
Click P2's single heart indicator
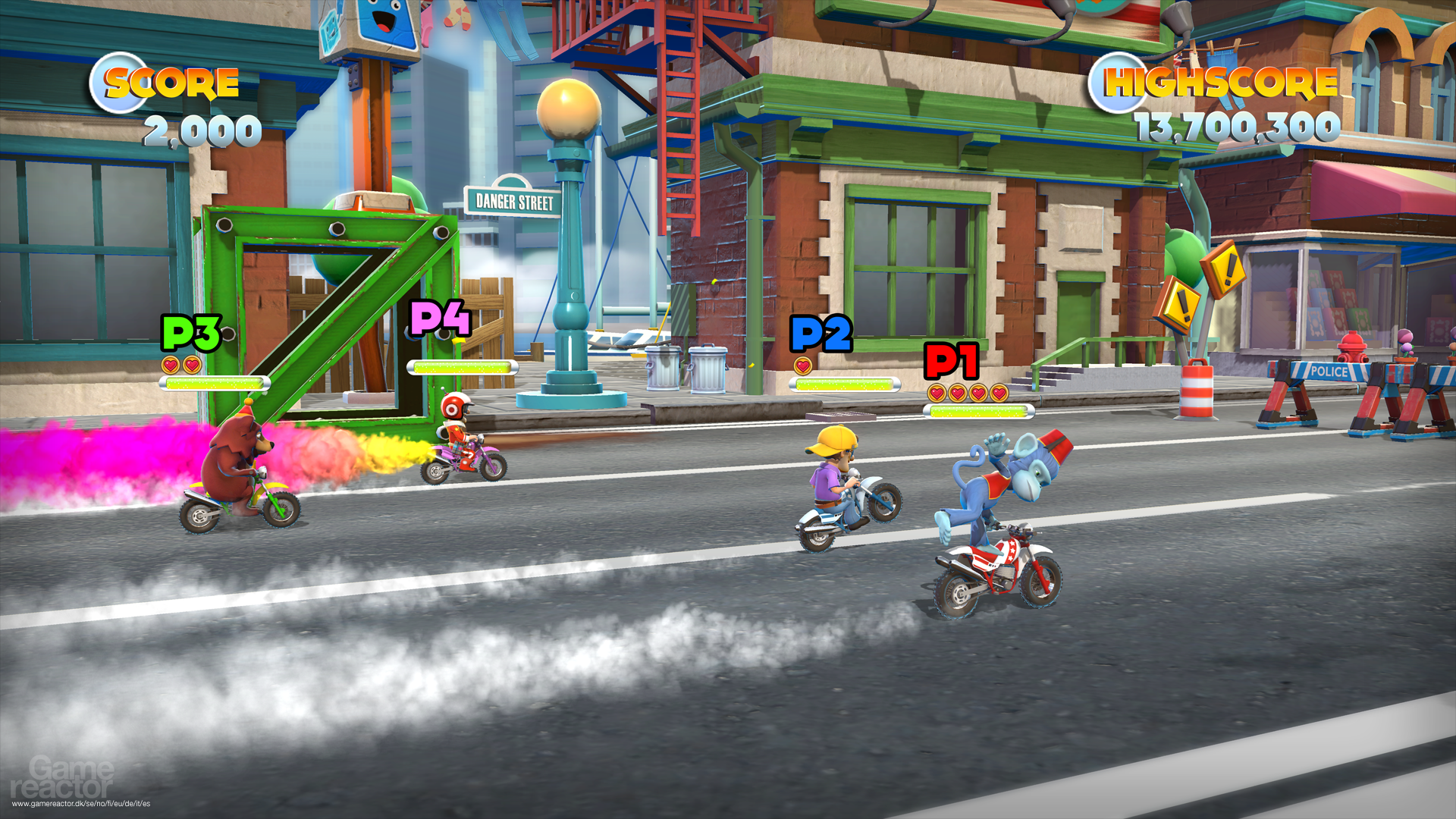tap(802, 366)
